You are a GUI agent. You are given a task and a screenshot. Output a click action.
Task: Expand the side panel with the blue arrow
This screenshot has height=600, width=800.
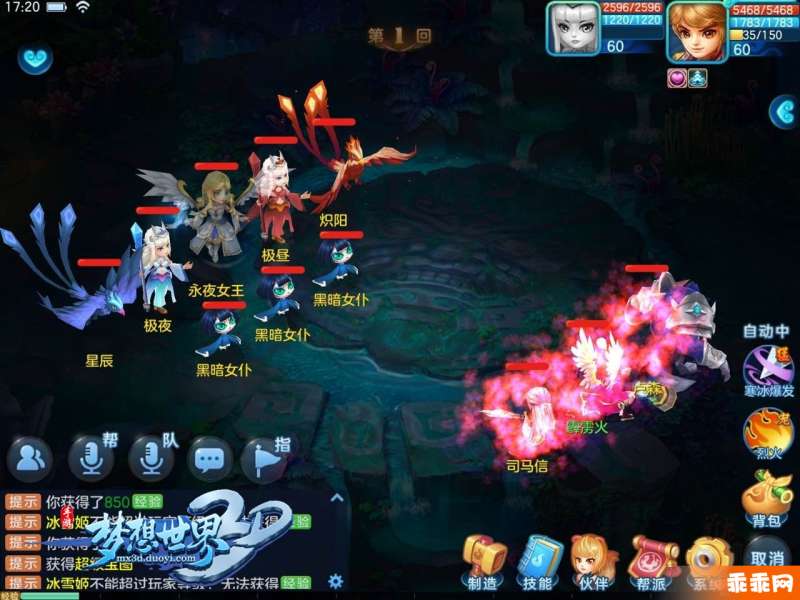coord(784,111)
